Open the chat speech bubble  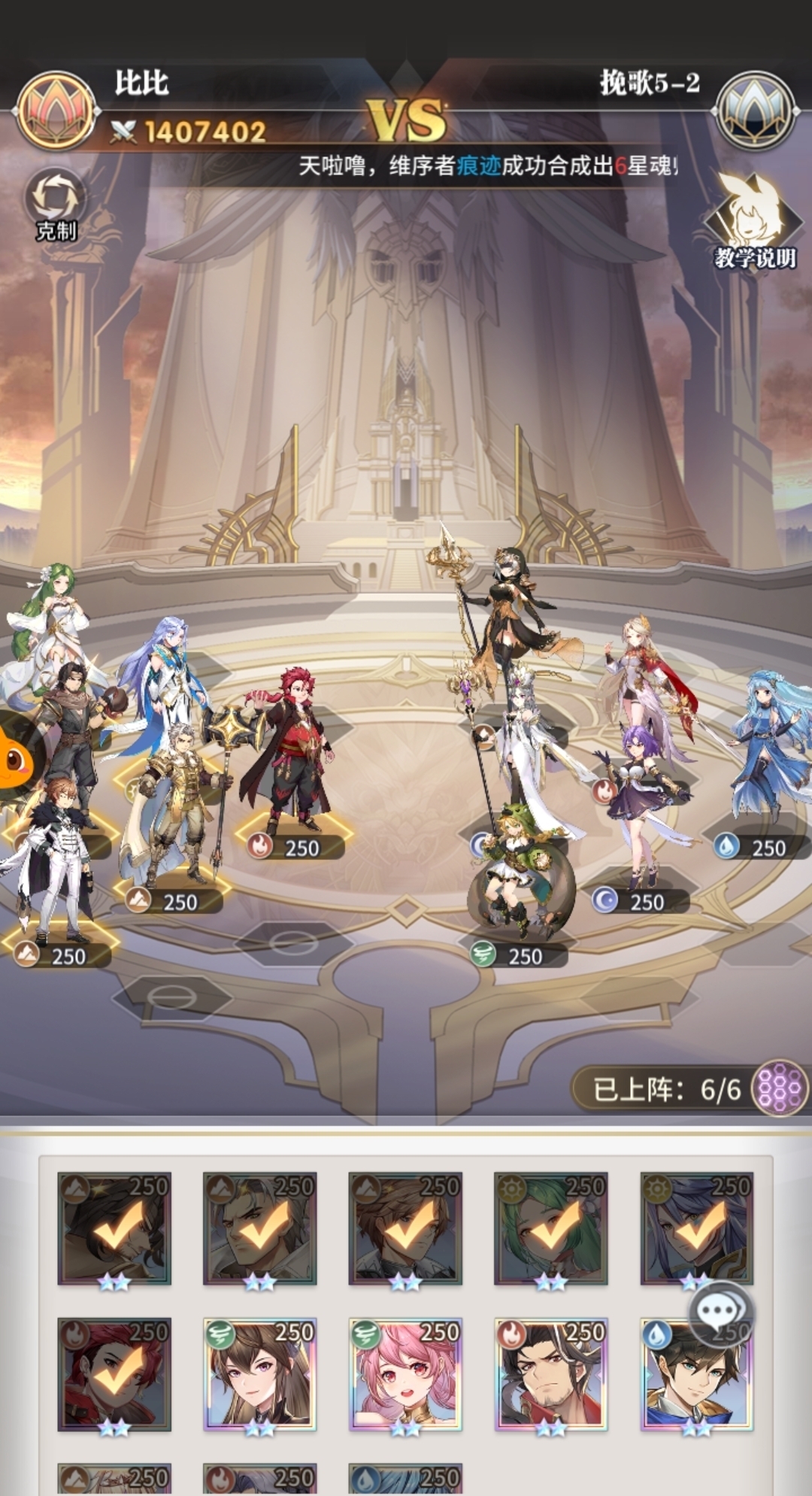tap(720, 1312)
